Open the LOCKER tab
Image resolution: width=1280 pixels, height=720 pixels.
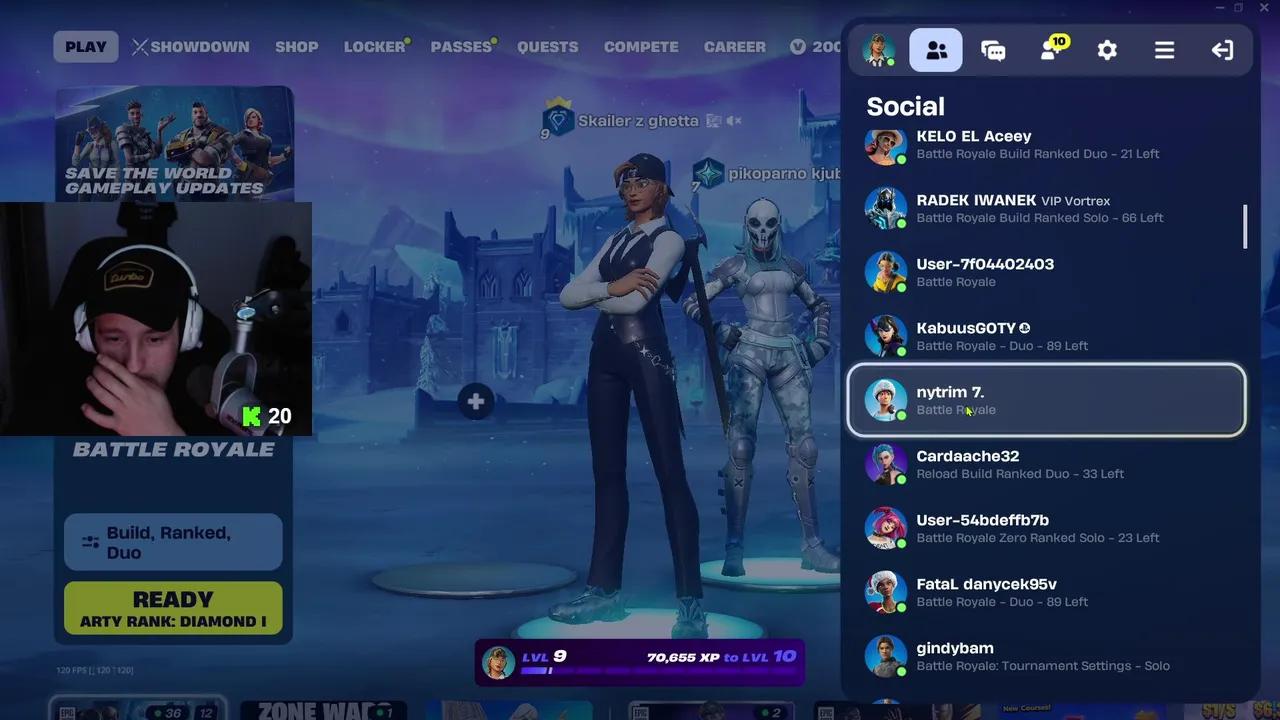(374, 46)
